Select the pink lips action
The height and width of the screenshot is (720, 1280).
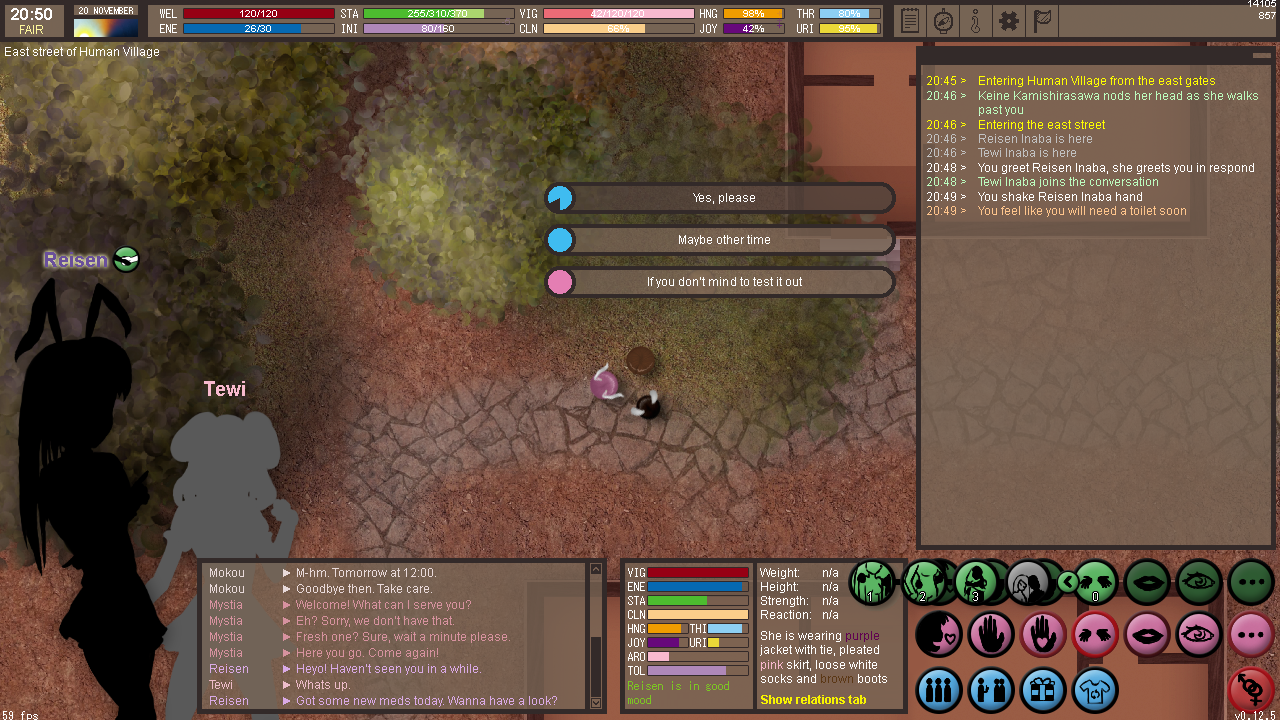click(1147, 634)
